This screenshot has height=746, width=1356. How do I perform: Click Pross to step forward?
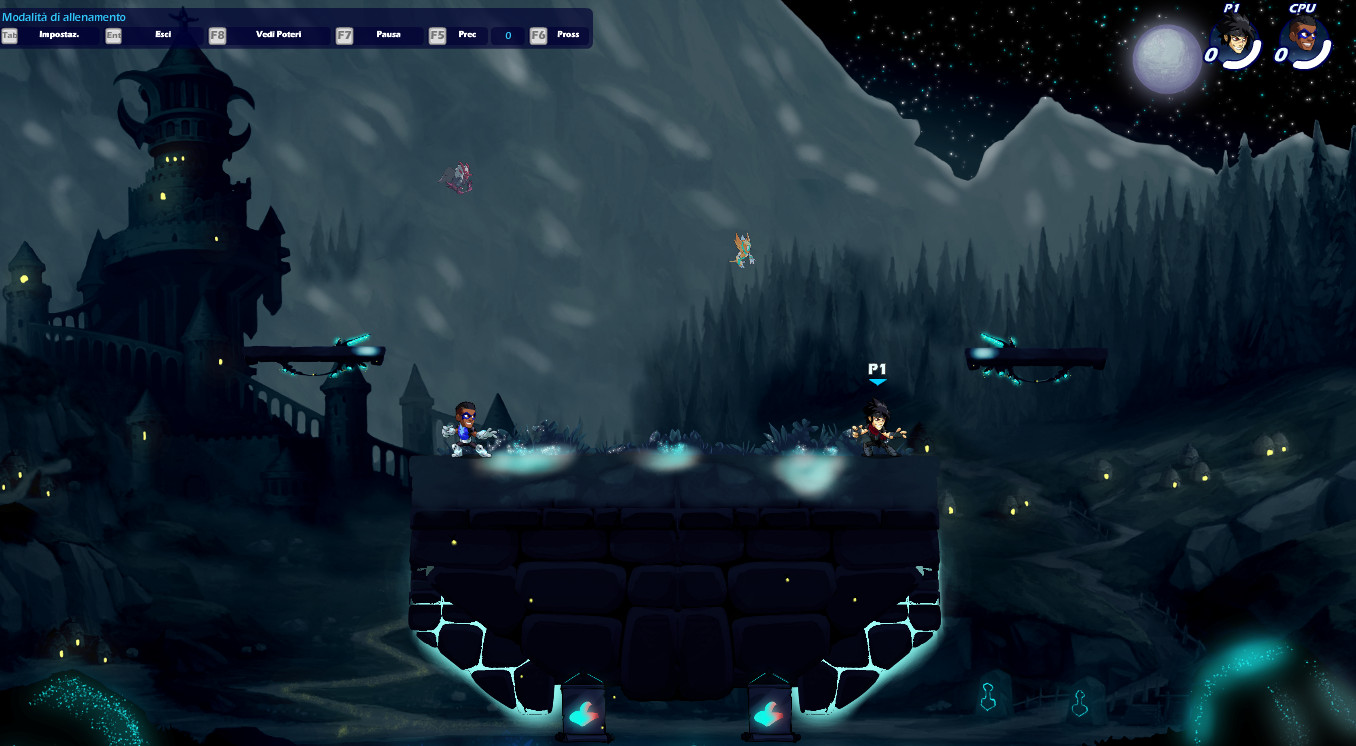[567, 35]
